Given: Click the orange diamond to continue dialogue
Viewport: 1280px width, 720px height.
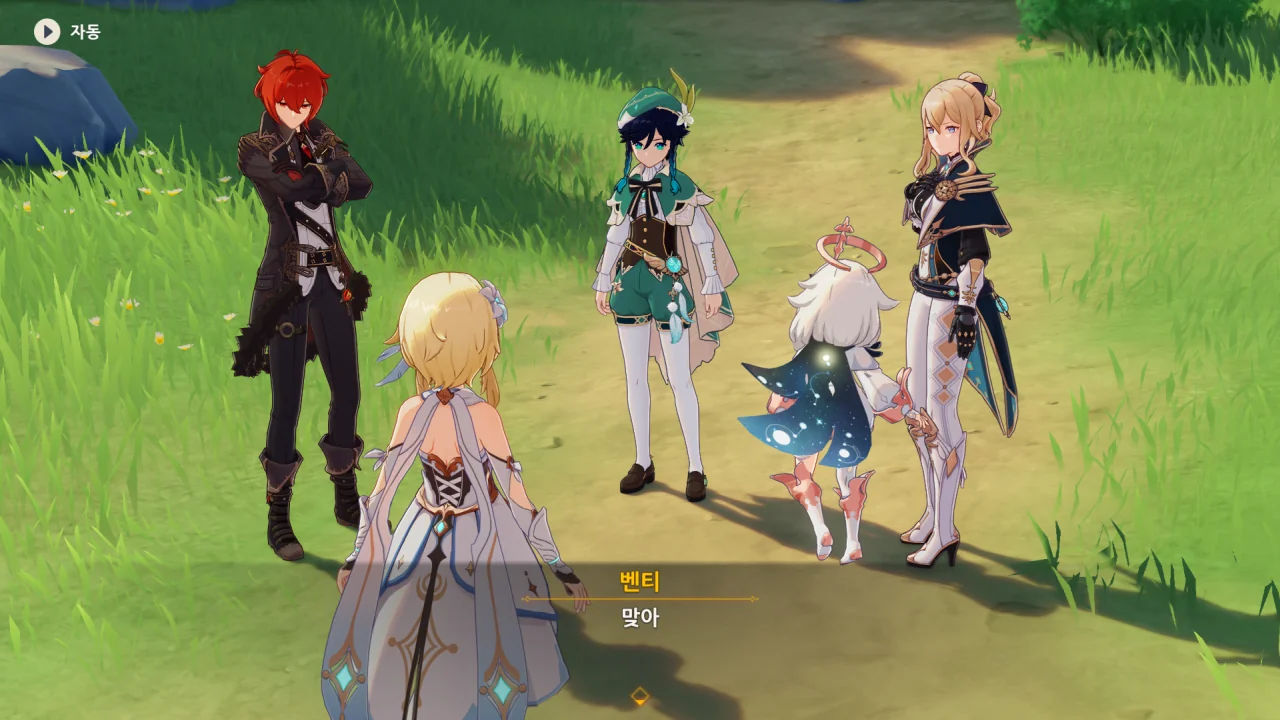Looking at the screenshot, I should pos(640,696).
